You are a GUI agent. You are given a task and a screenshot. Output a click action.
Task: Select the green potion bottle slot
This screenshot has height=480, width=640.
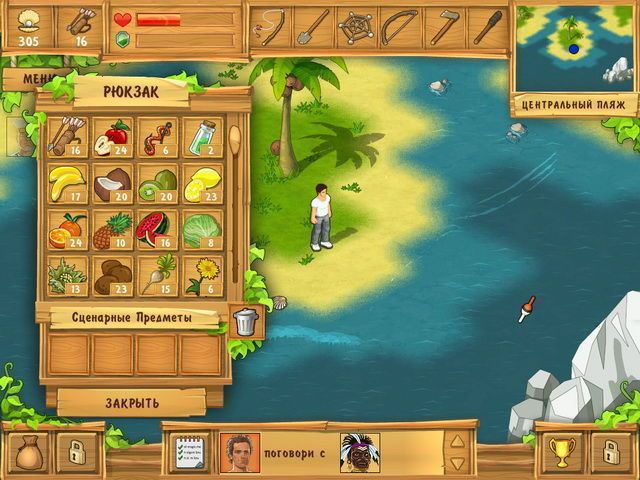(201, 138)
